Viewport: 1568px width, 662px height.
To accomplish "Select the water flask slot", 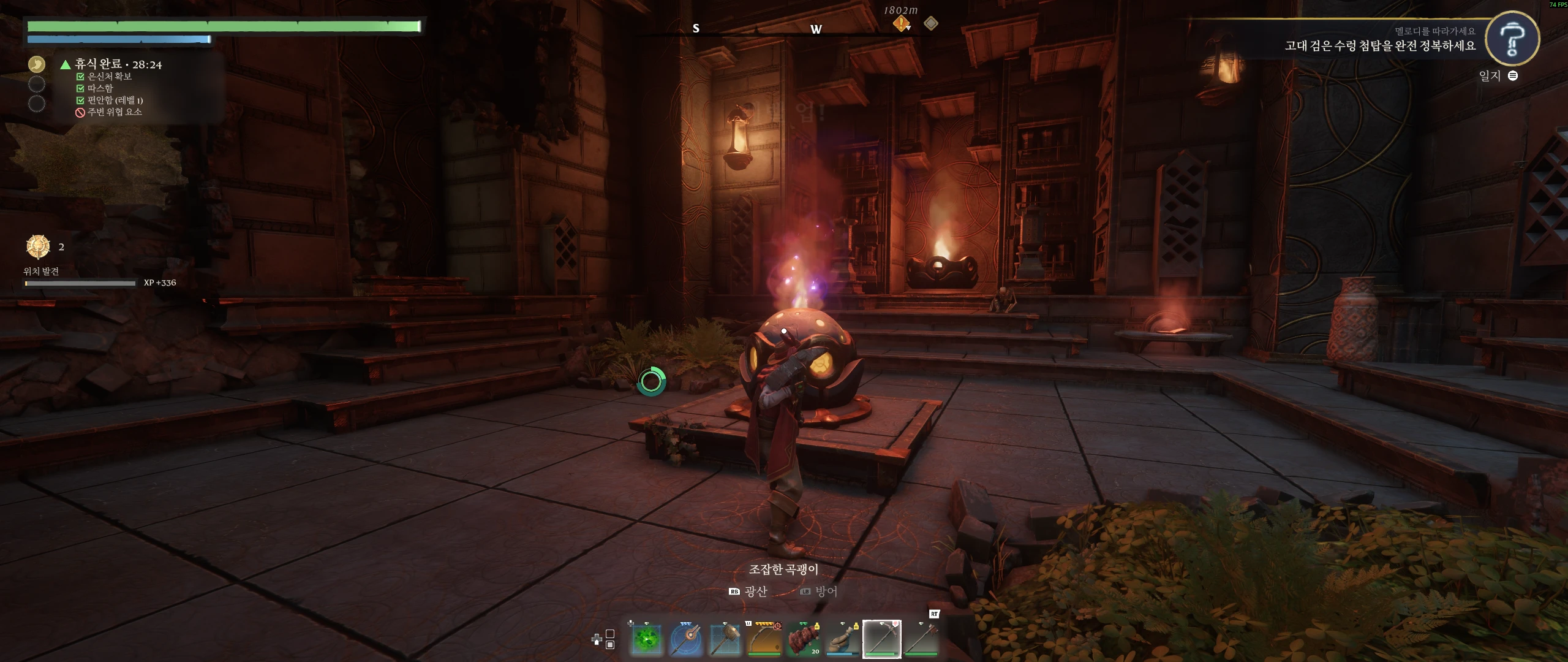I will coord(843,639).
